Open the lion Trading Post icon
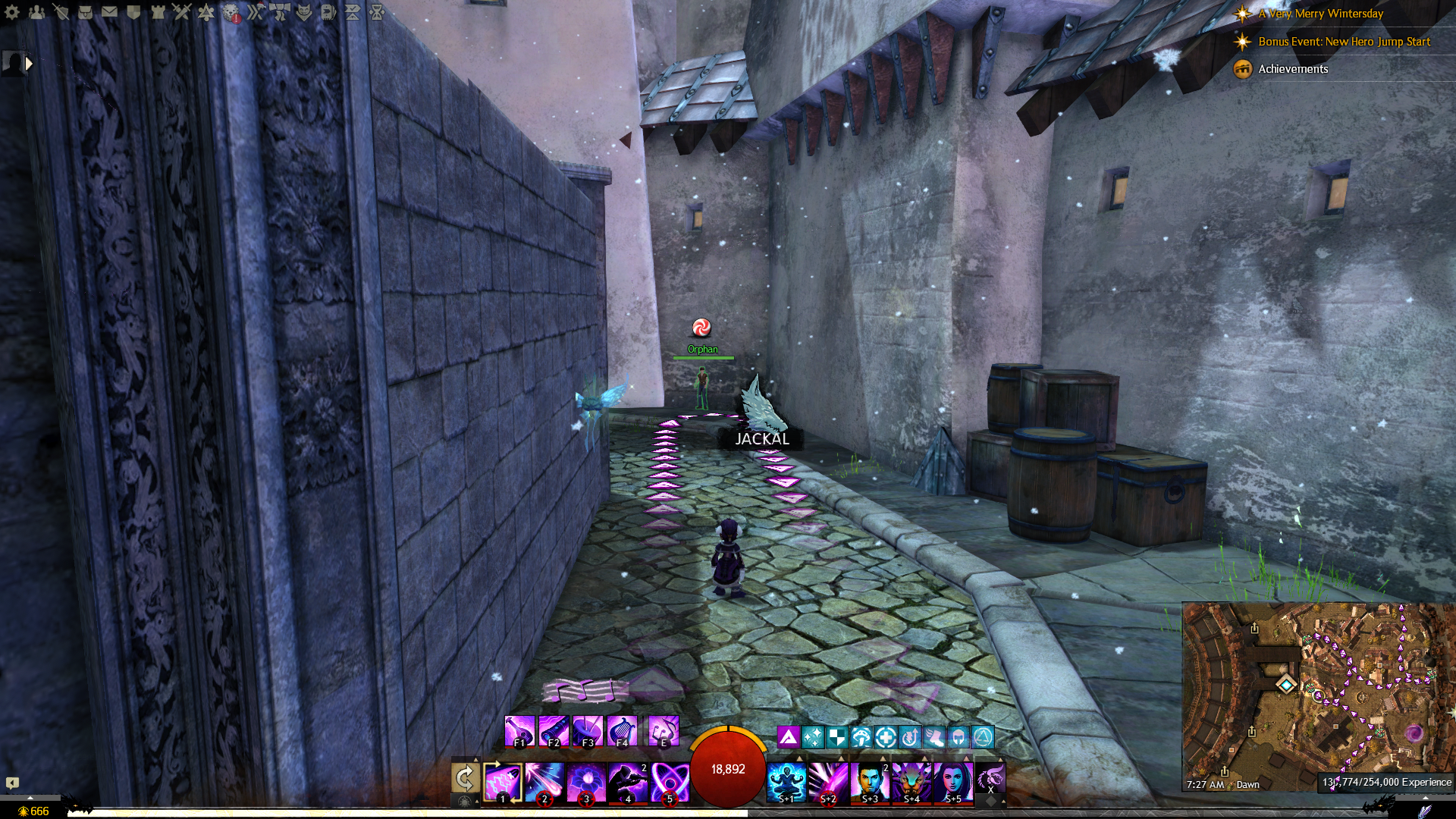 (231, 12)
